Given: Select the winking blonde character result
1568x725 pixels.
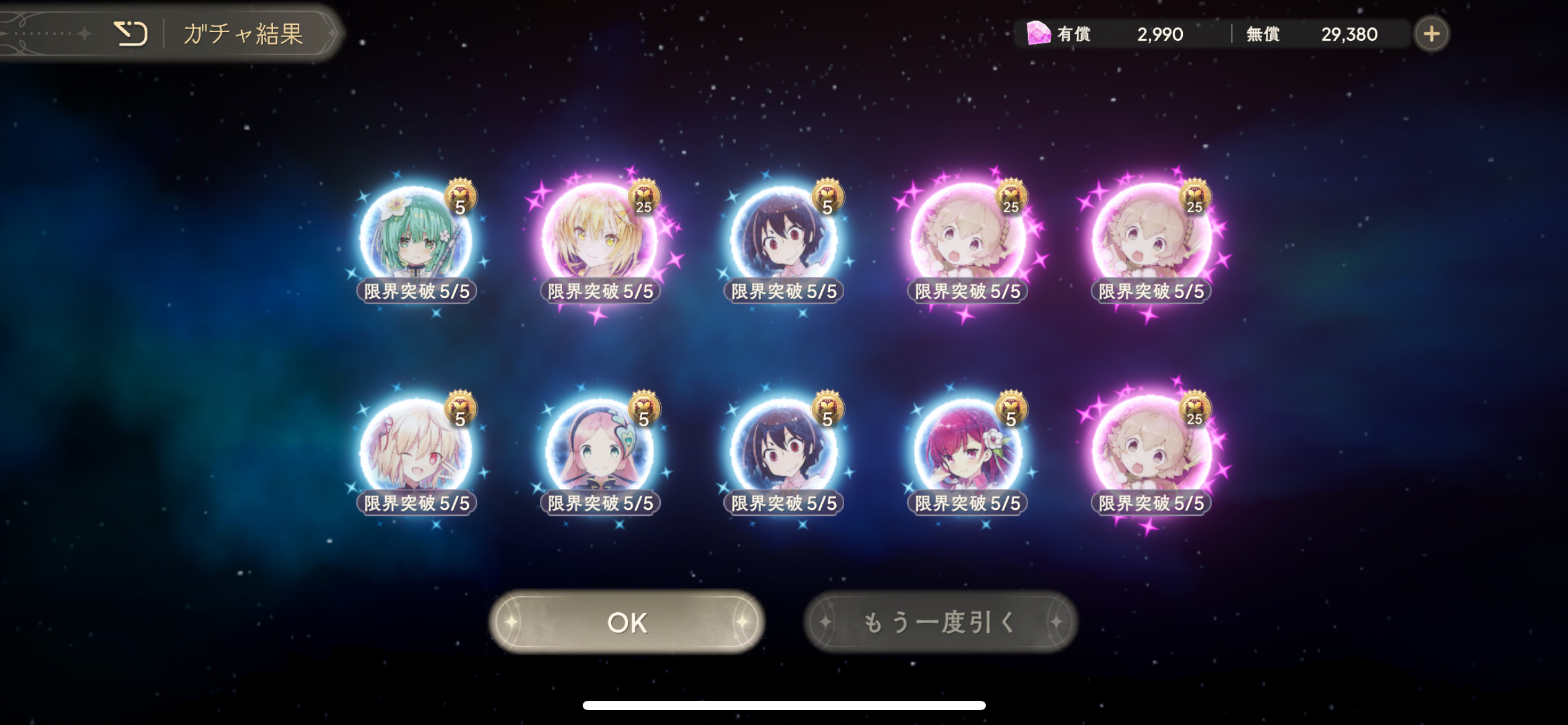Looking at the screenshot, I should click(x=416, y=452).
